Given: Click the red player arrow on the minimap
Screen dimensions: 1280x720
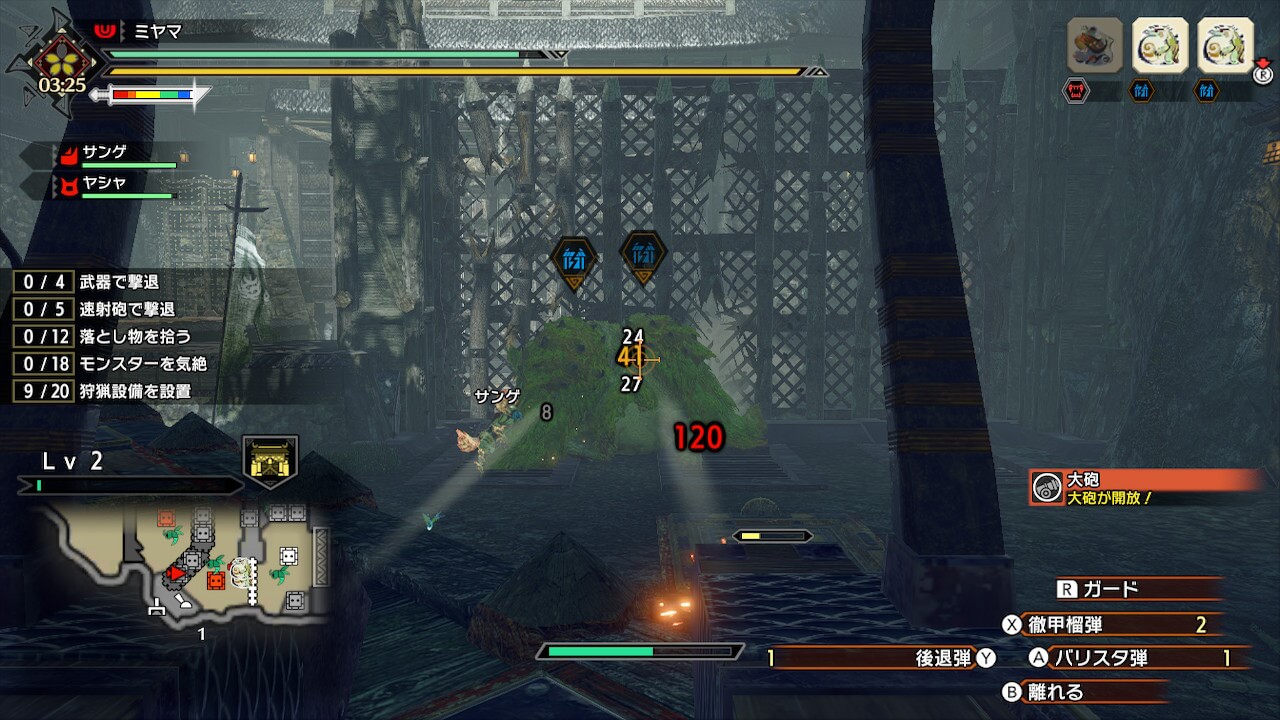Looking at the screenshot, I should [177, 573].
